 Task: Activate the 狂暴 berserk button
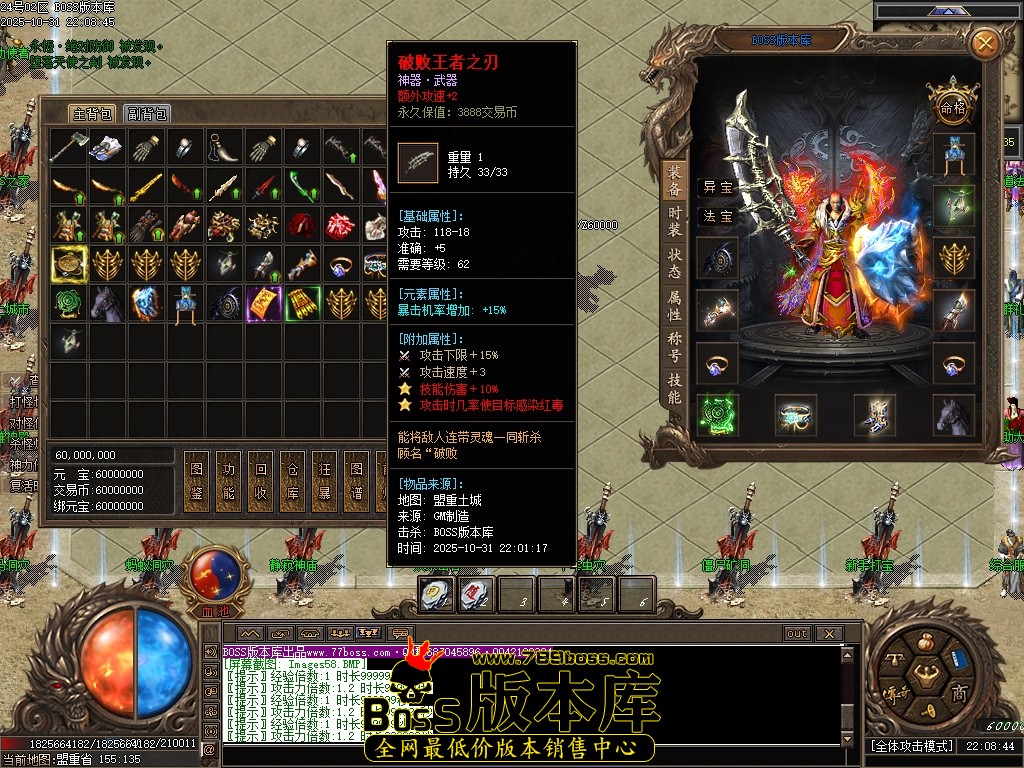[323, 482]
